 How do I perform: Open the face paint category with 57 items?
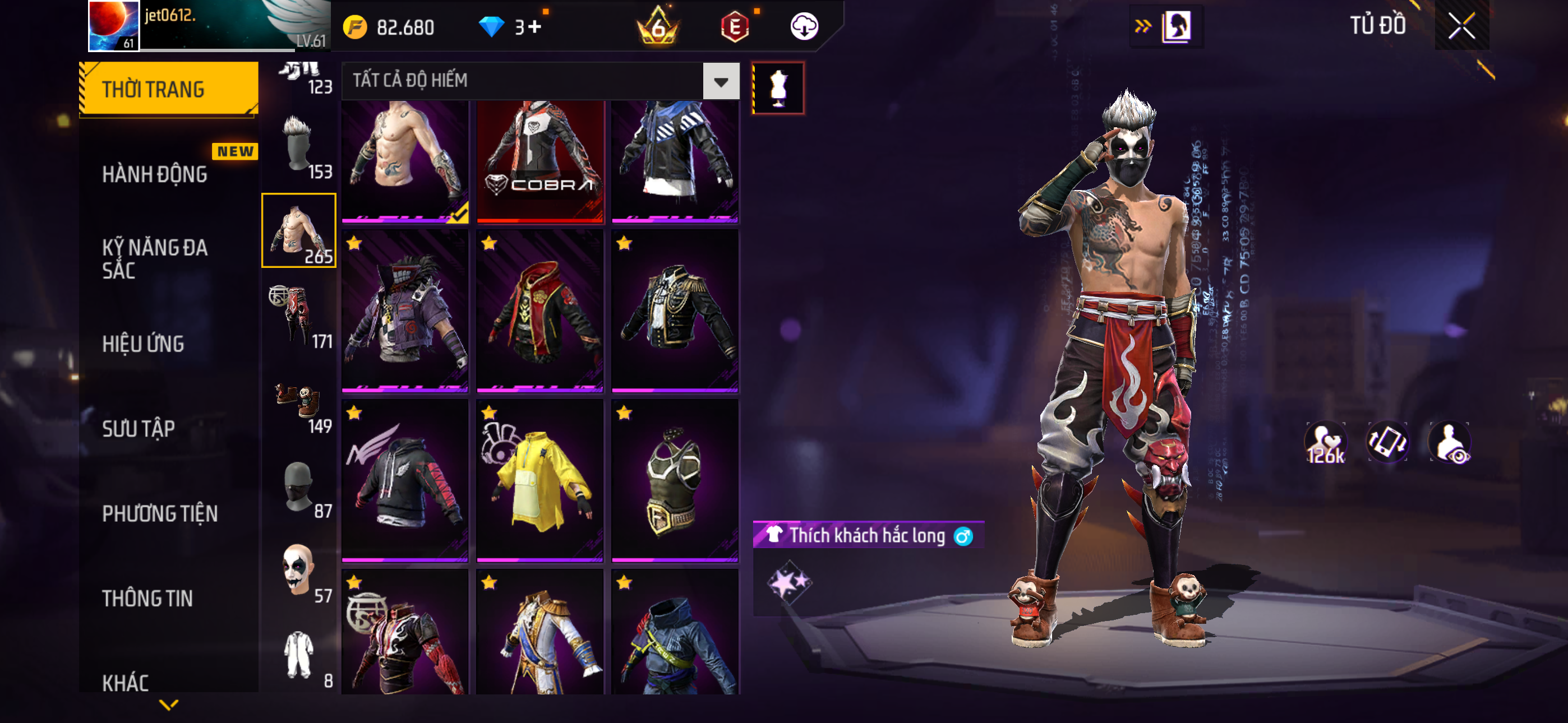coord(299,569)
